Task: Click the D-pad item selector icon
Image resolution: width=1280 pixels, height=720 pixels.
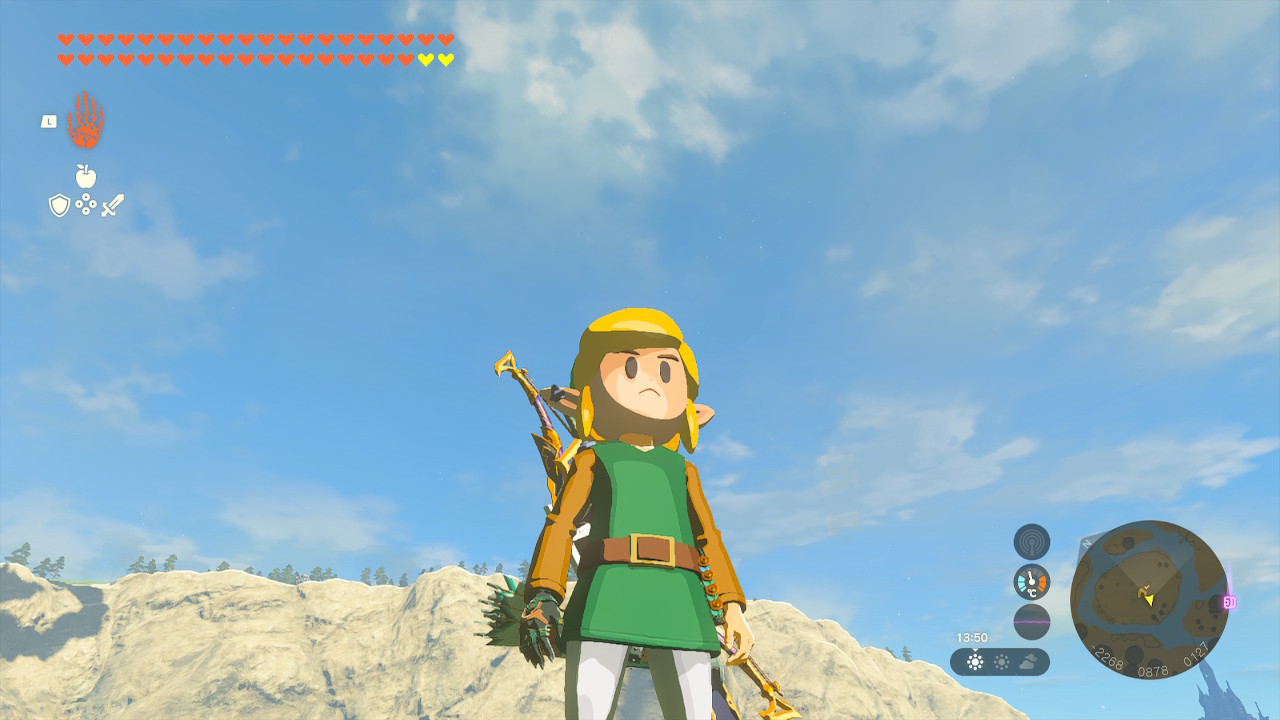Action: pos(86,203)
